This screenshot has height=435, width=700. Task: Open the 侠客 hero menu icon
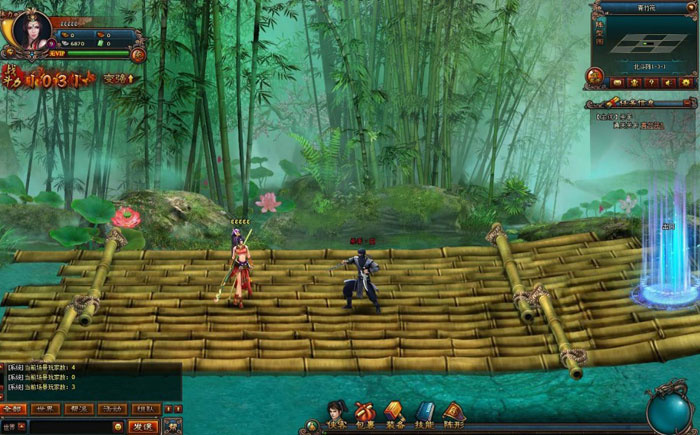point(337,413)
